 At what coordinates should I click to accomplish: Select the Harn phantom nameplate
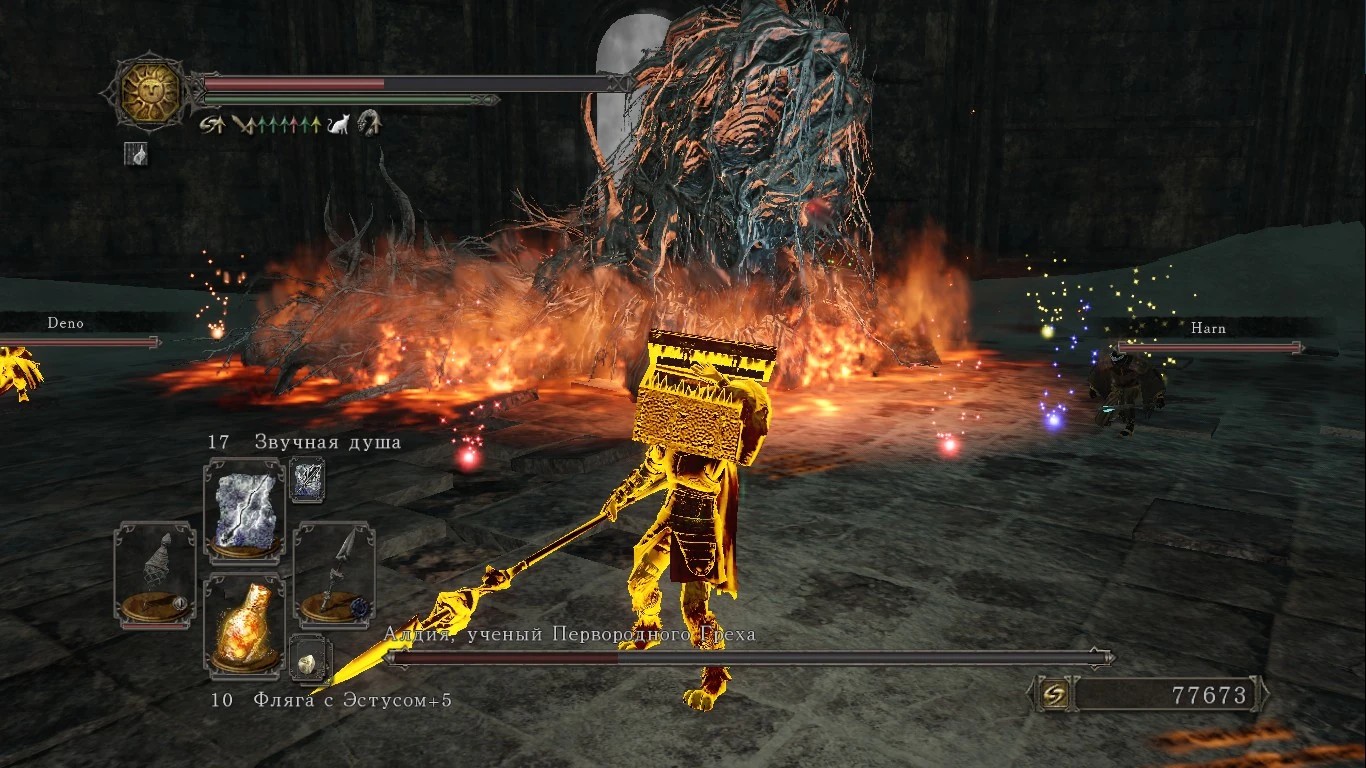tap(1208, 328)
